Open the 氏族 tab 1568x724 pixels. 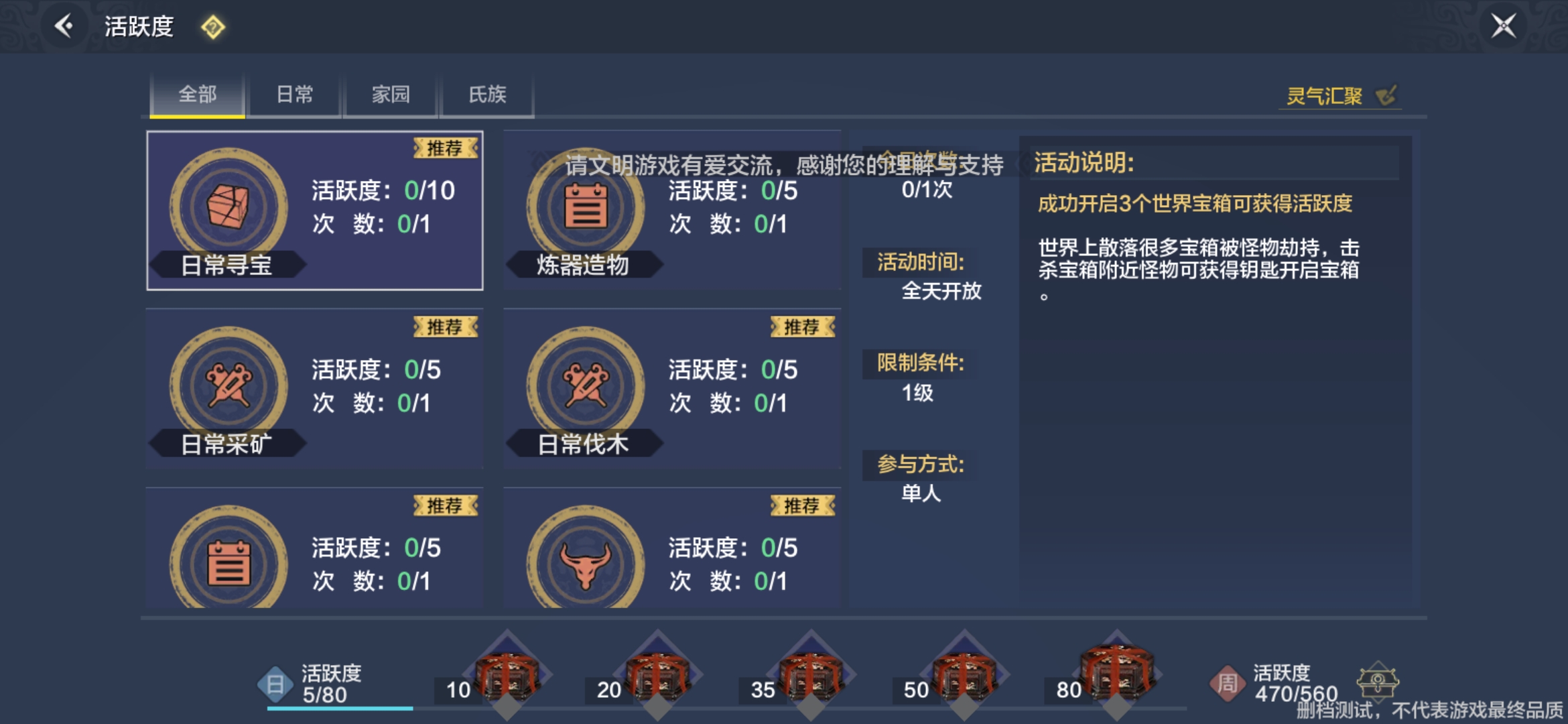tap(486, 95)
